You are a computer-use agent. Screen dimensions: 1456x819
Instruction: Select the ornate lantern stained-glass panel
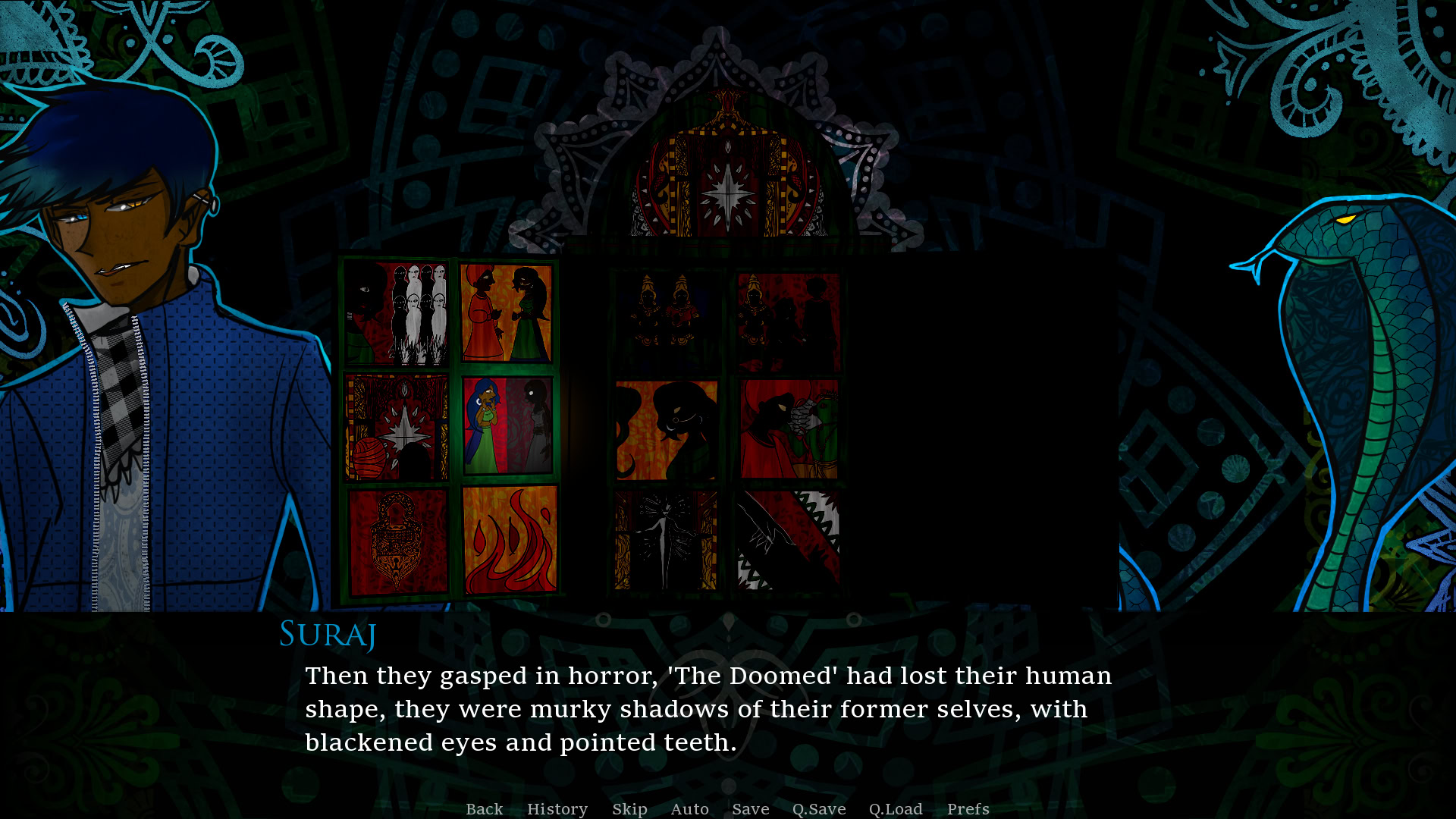397,540
